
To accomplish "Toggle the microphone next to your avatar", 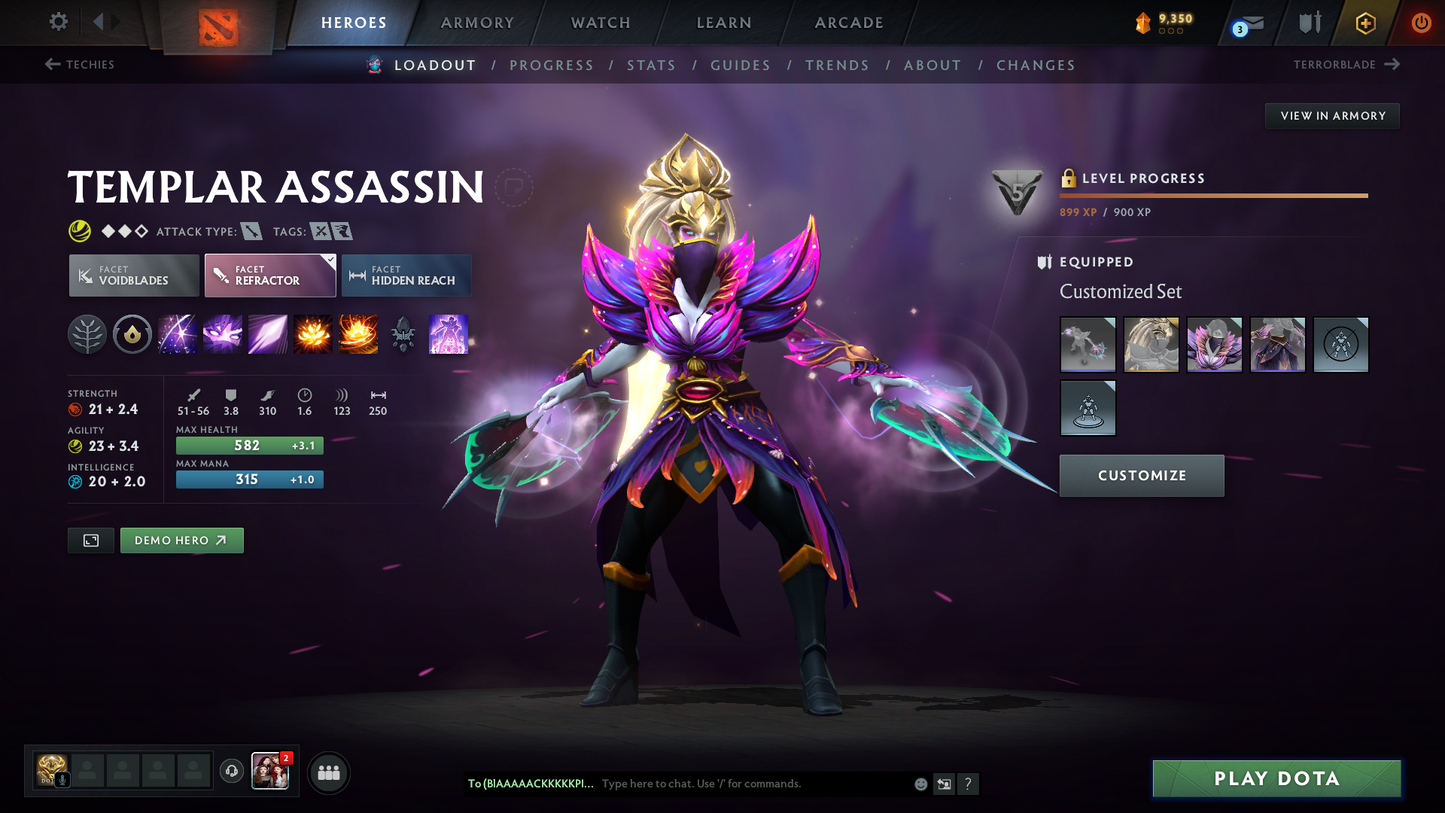I will click(x=60, y=779).
